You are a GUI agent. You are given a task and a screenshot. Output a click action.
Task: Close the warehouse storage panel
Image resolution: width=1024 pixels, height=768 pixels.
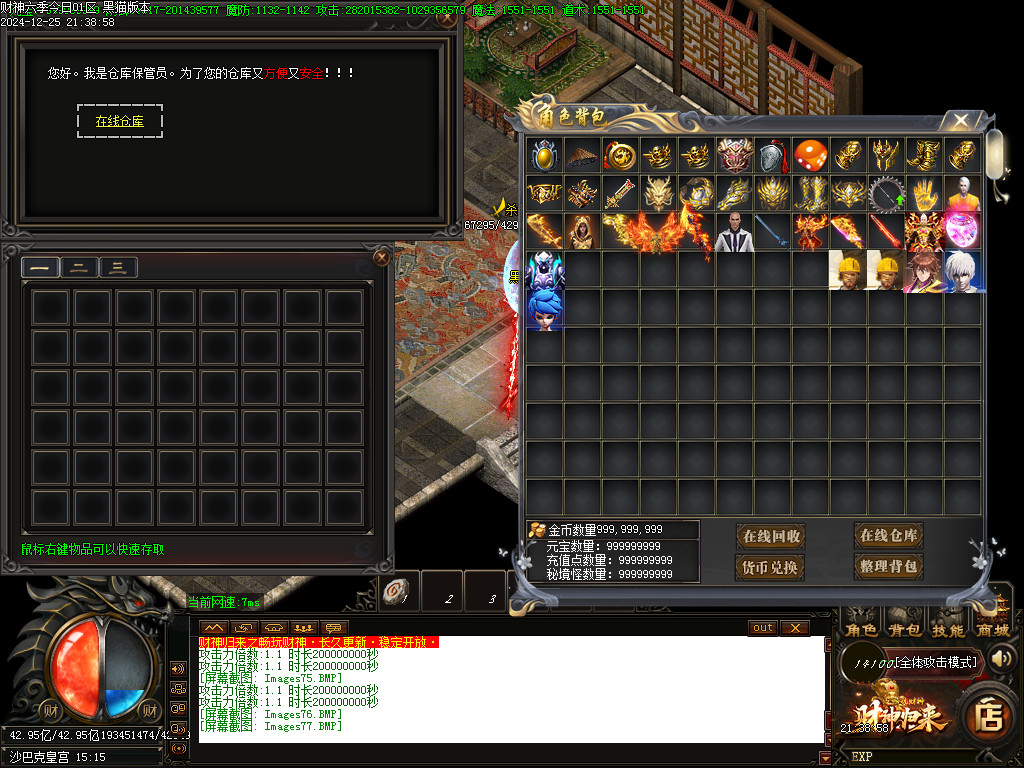coord(381,258)
